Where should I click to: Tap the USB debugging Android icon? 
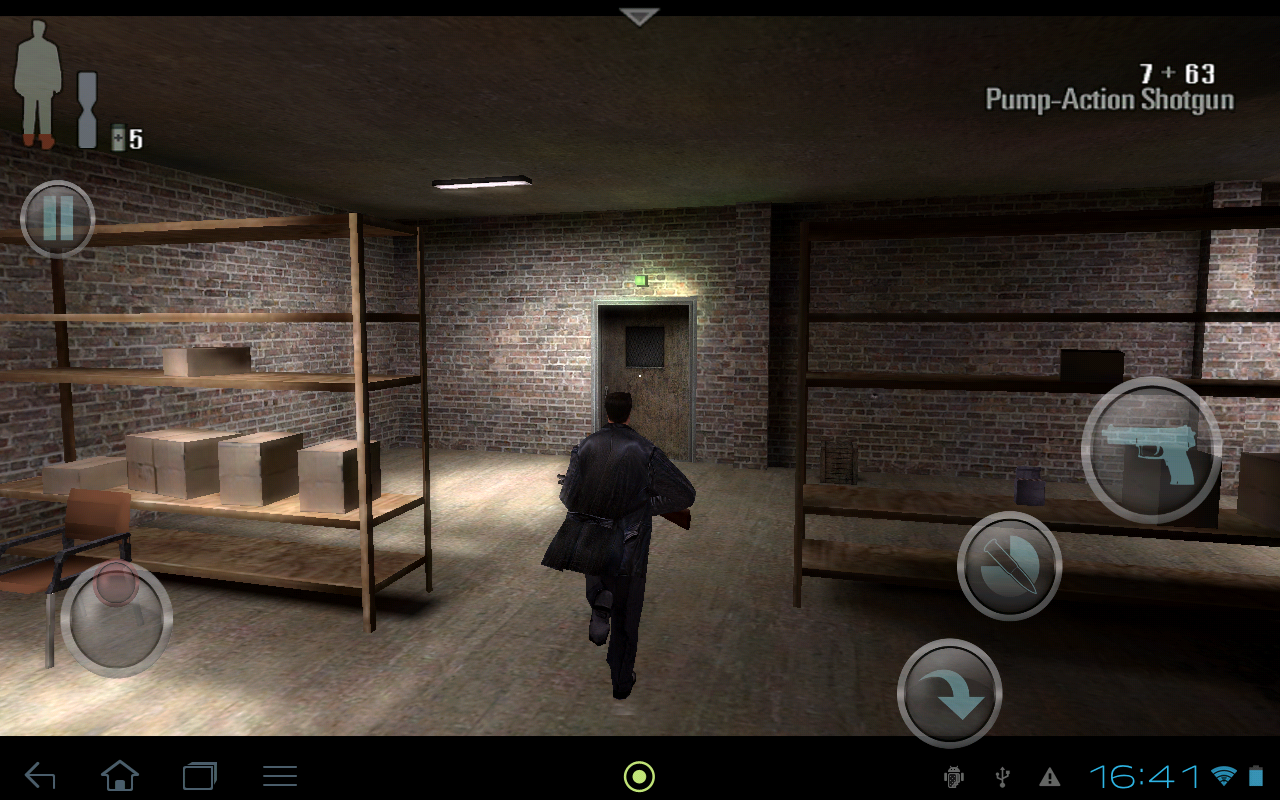(953, 775)
